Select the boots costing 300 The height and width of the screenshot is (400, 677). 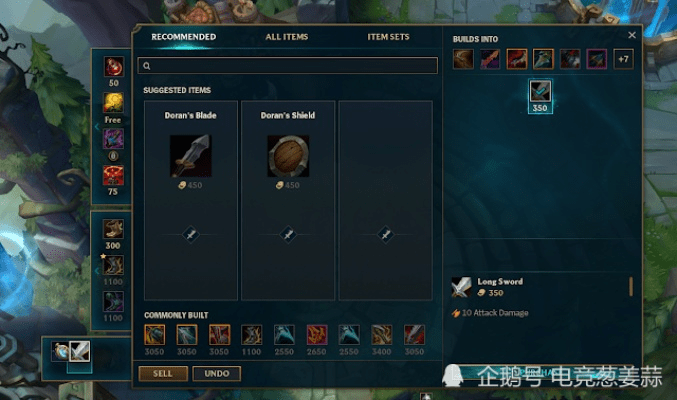coord(113,229)
